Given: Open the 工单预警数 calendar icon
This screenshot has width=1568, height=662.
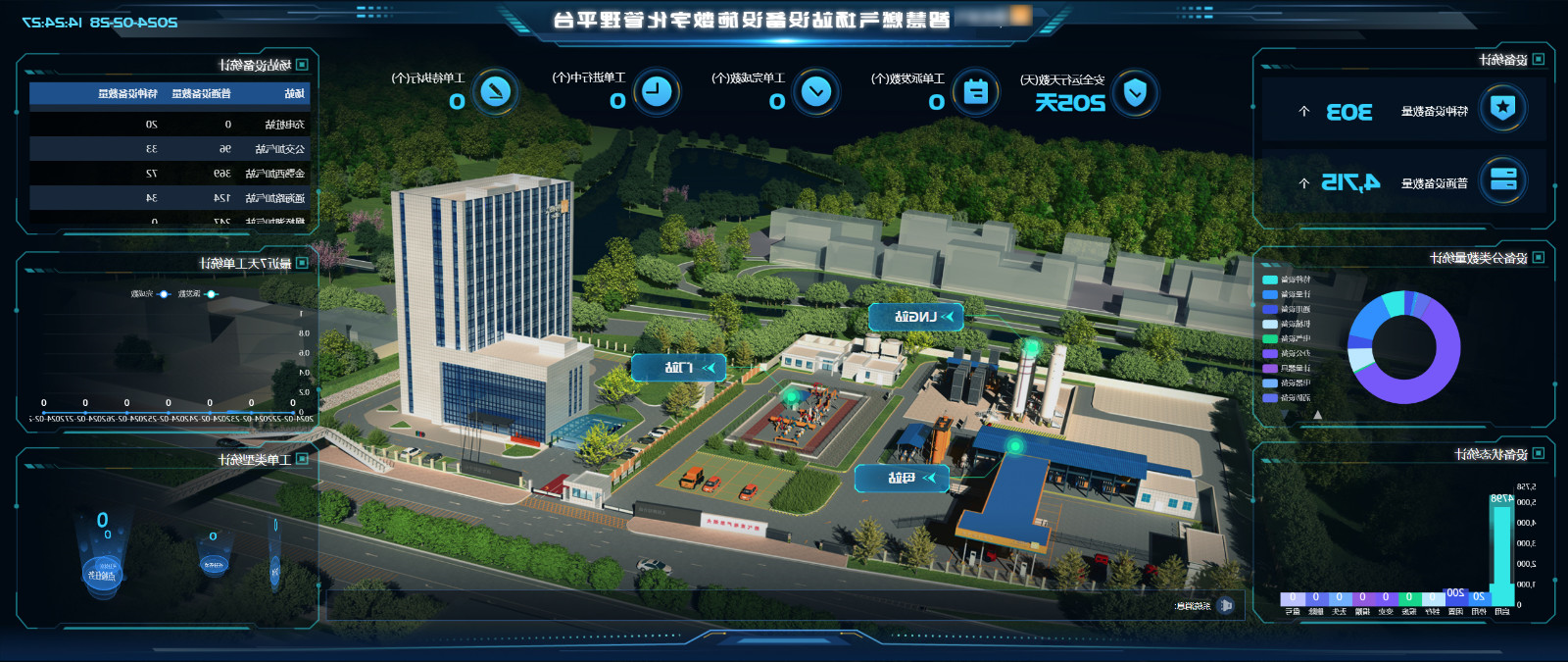Looking at the screenshot, I should tap(975, 92).
